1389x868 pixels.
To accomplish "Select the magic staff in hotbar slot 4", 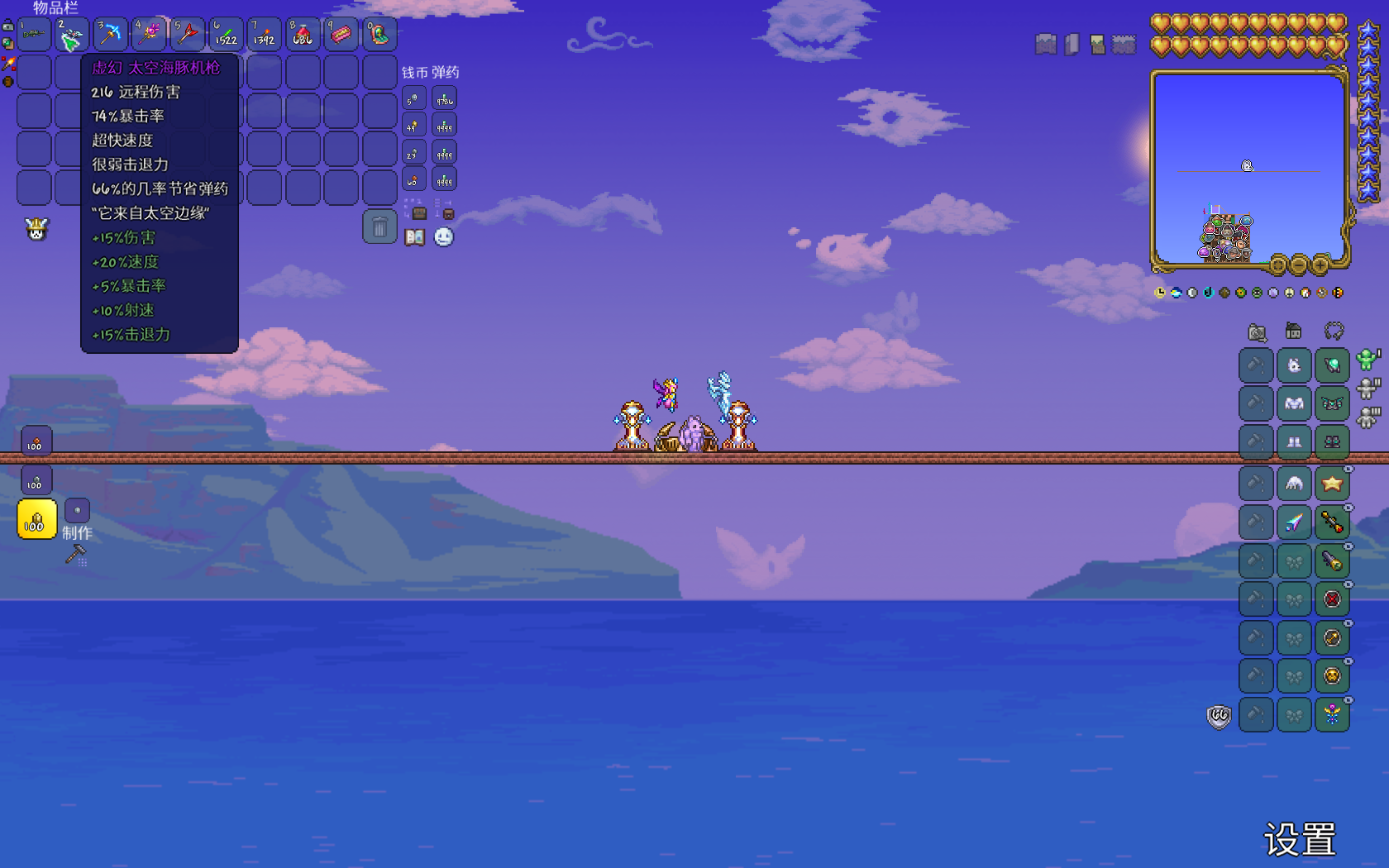I will tap(149, 35).
